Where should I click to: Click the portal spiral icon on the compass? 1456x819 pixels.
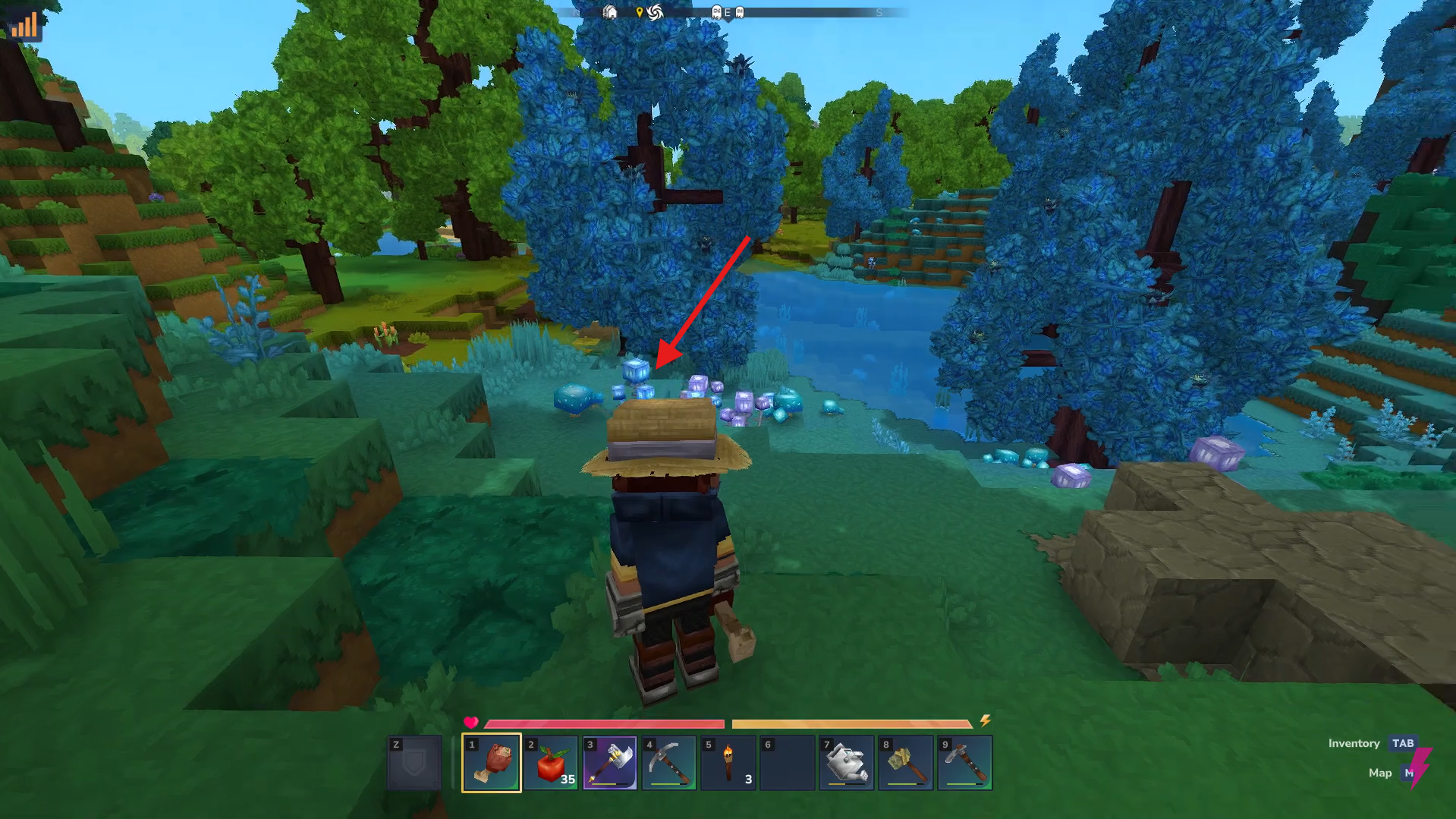click(x=656, y=12)
